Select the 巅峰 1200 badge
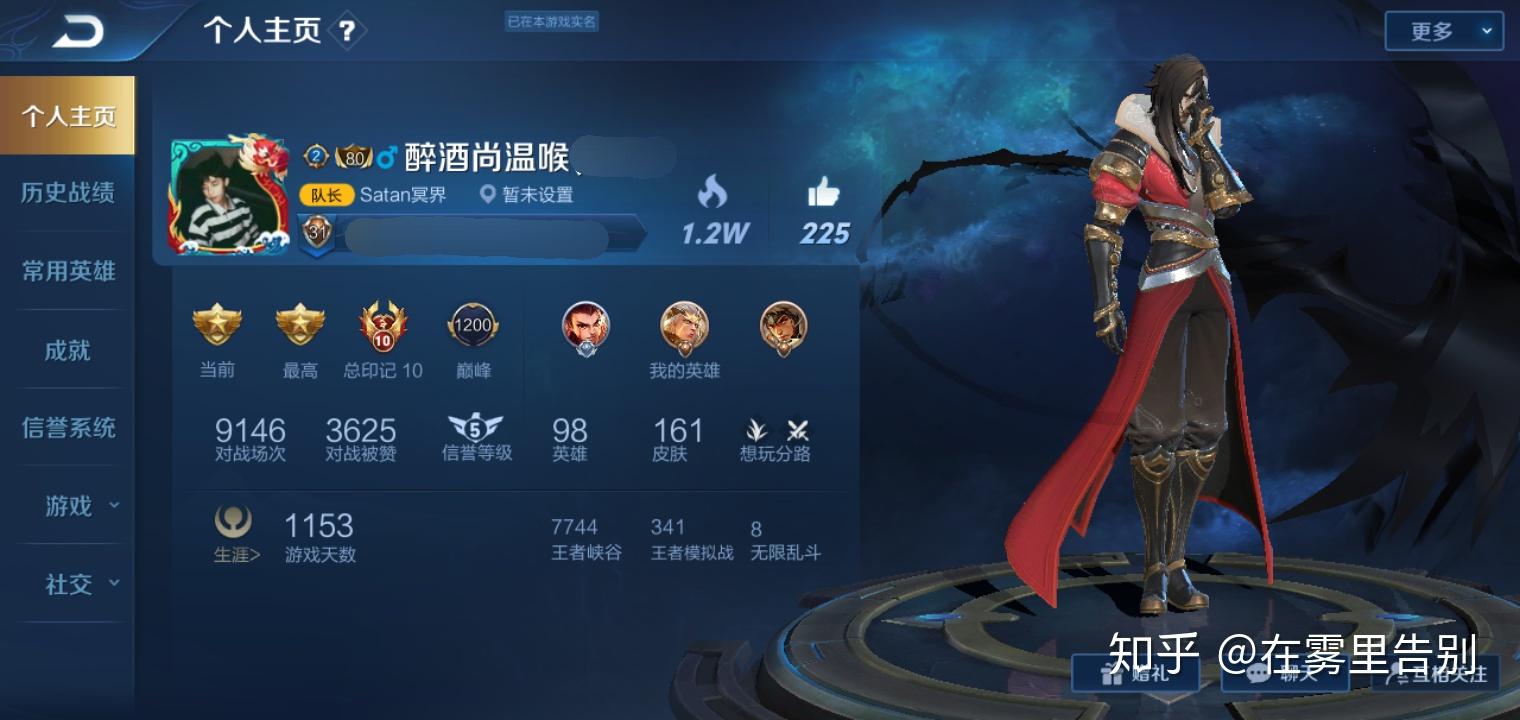This screenshot has height=720, width=1520. pos(473,326)
